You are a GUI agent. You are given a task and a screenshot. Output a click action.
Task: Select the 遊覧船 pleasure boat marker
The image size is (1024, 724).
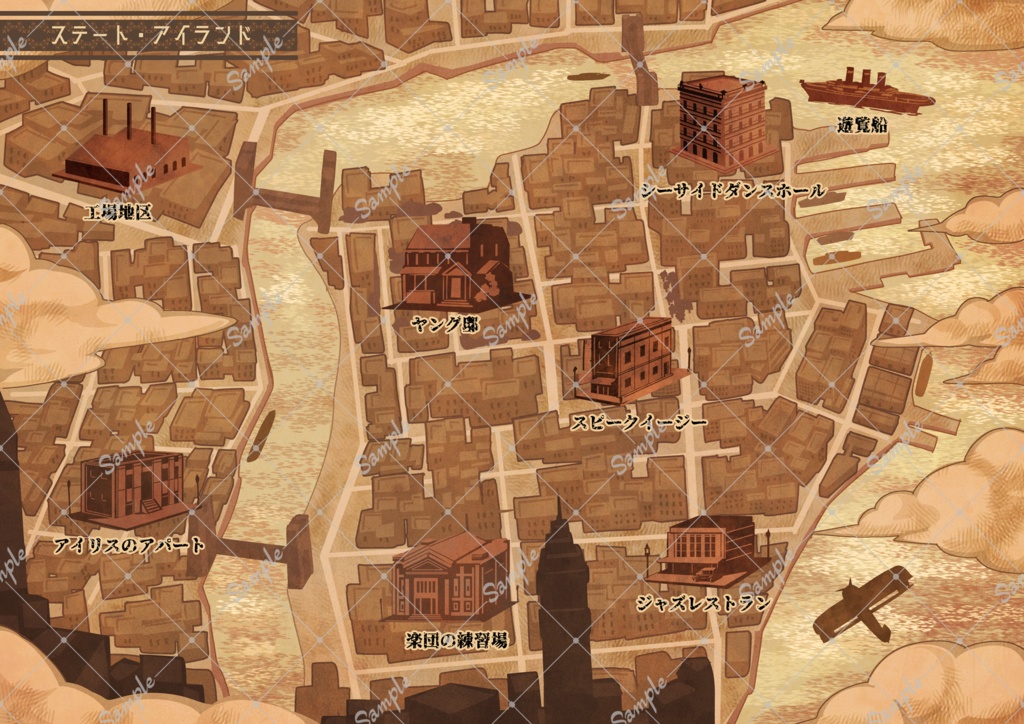coord(866,93)
